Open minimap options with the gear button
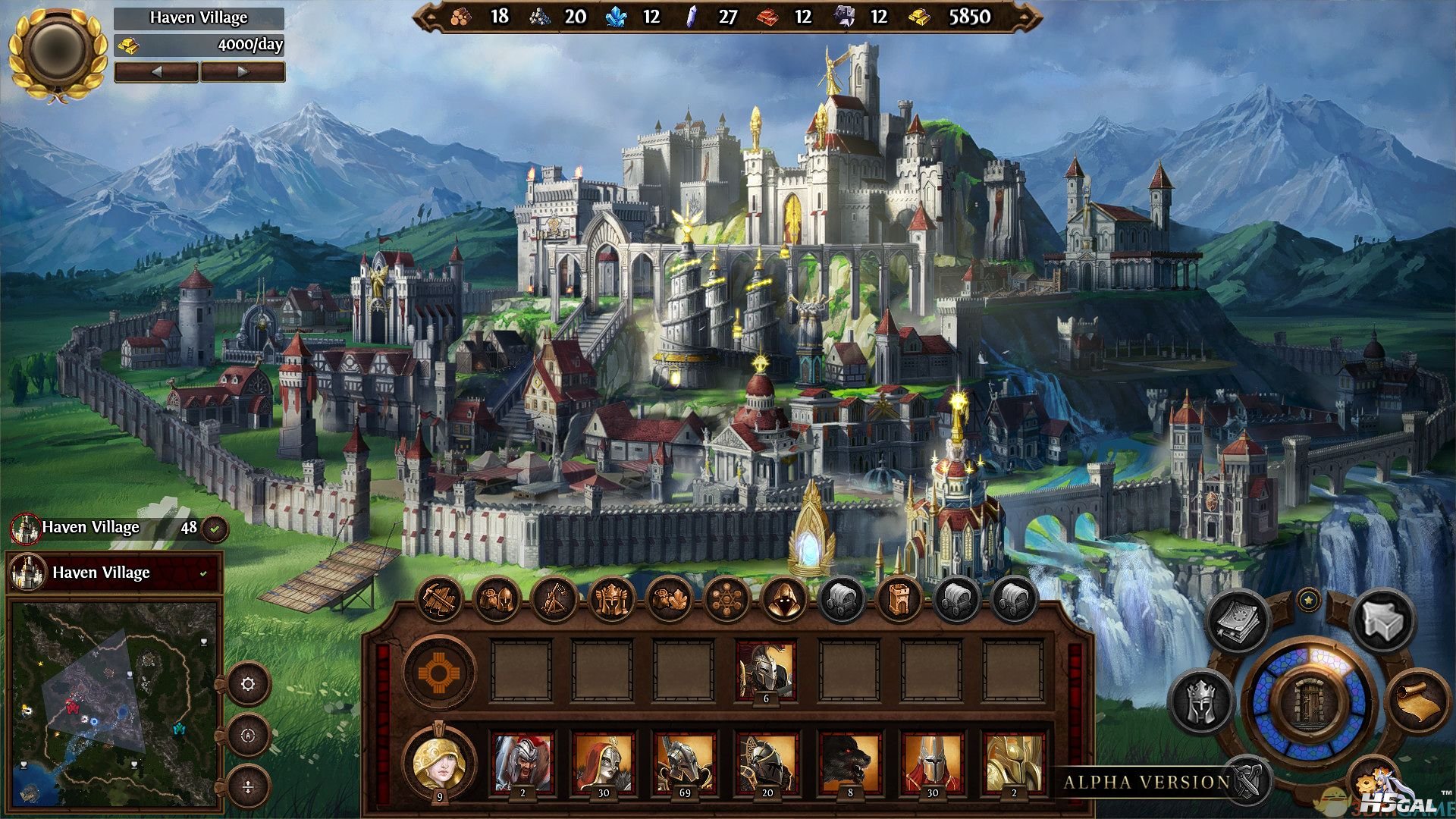 (248, 684)
